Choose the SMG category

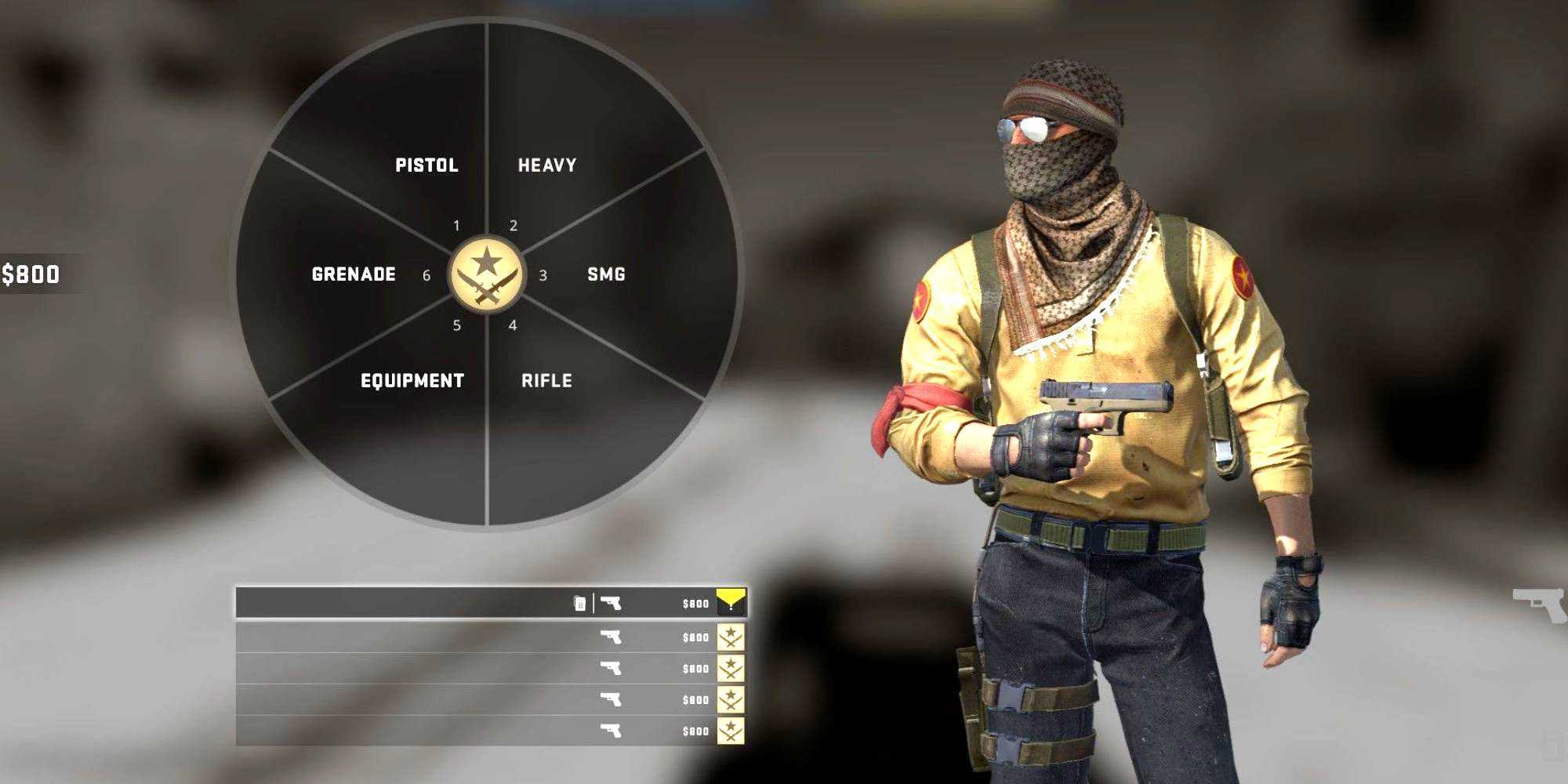click(606, 274)
